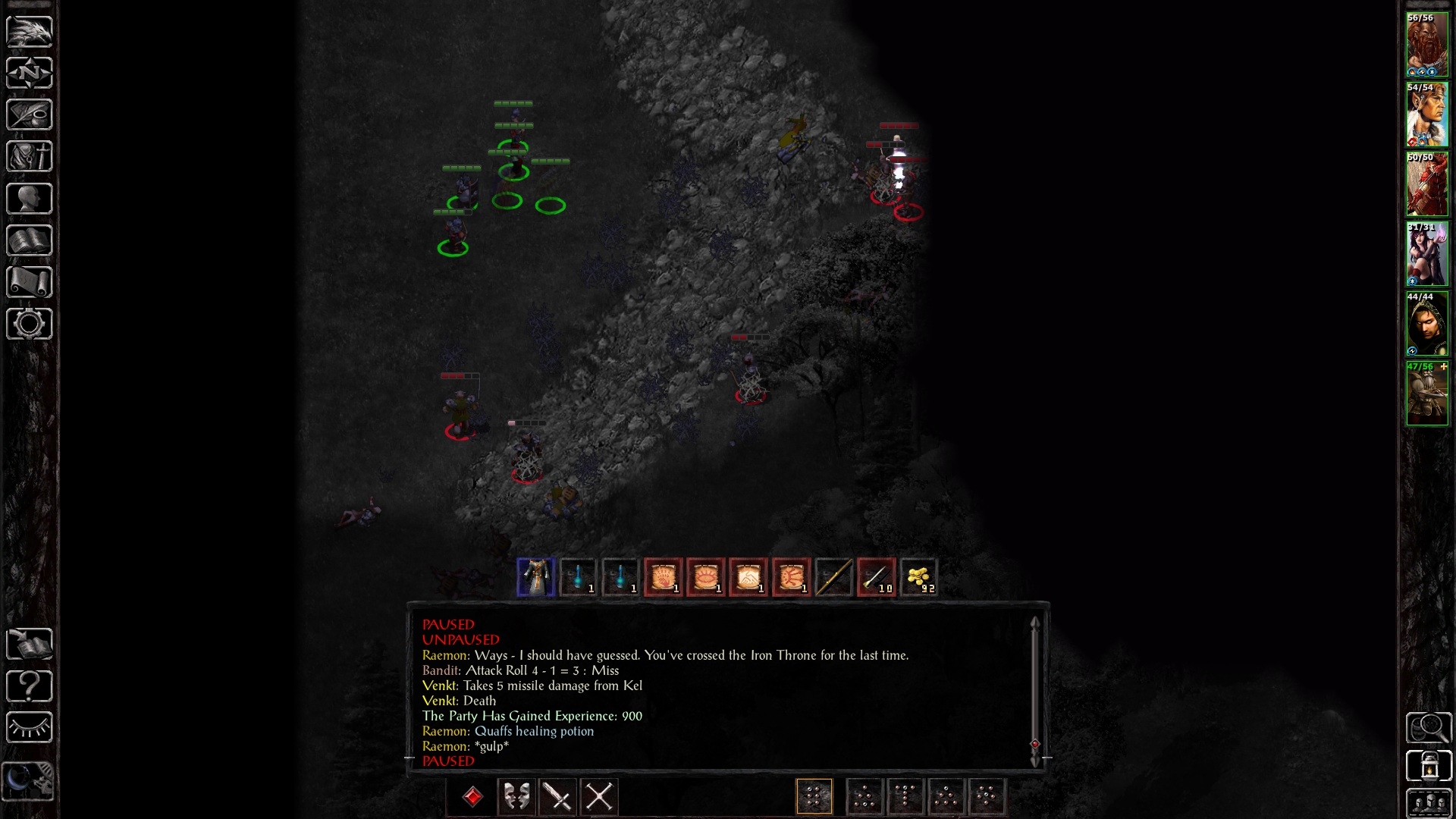Image resolution: width=1456 pixels, height=819 pixels.
Task: Open the journal quill and inkwell button
Action: [x=29, y=115]
